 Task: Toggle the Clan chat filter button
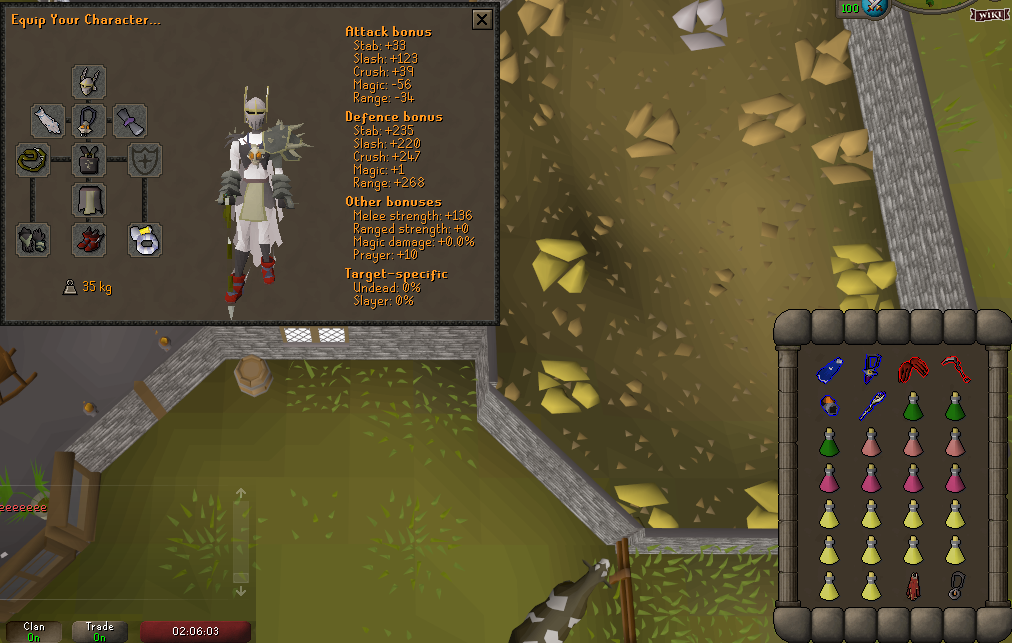[x=34, y=632]
